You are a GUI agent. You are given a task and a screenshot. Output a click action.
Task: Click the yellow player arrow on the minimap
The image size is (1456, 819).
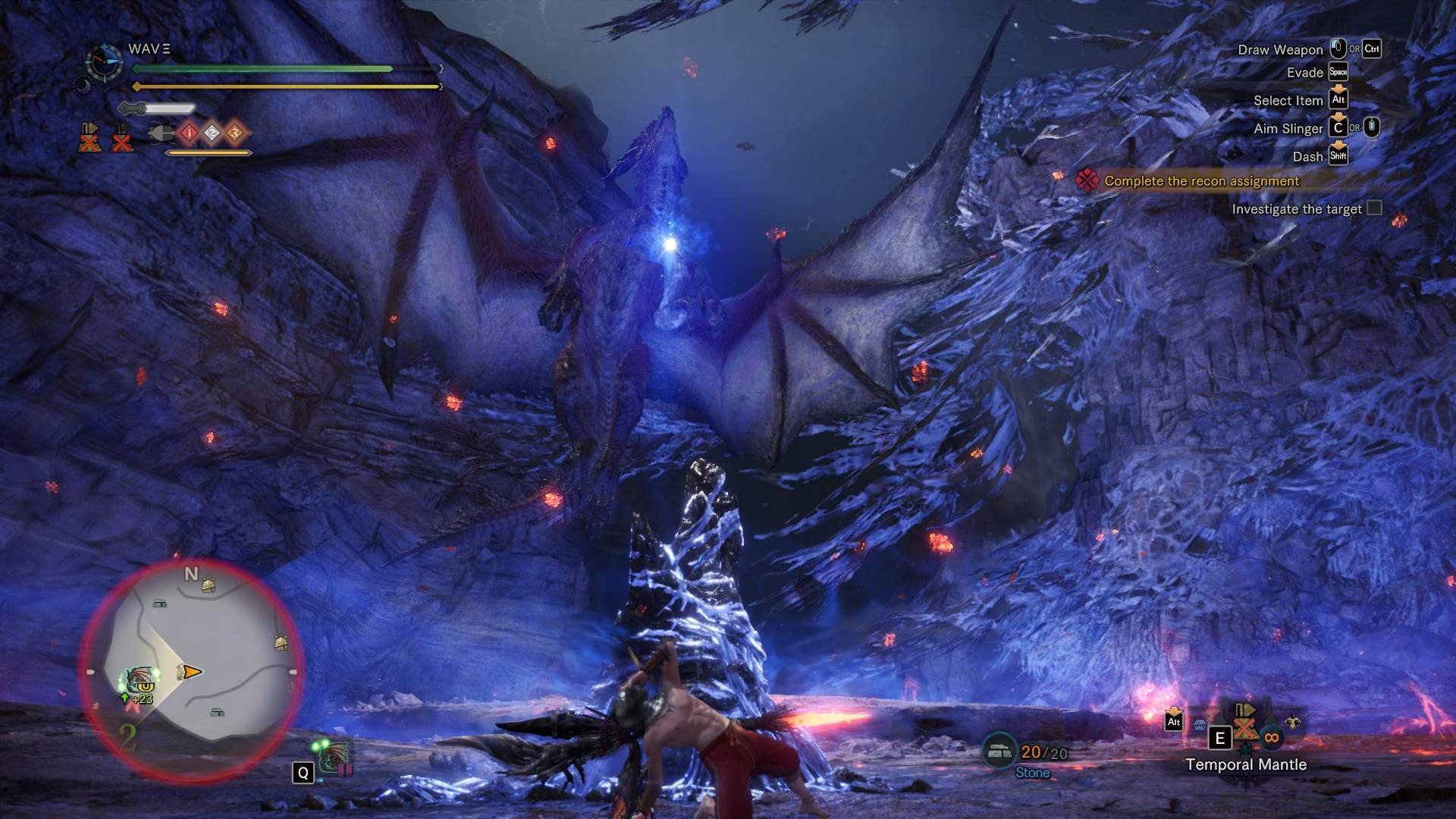click(x=192, y=671)
